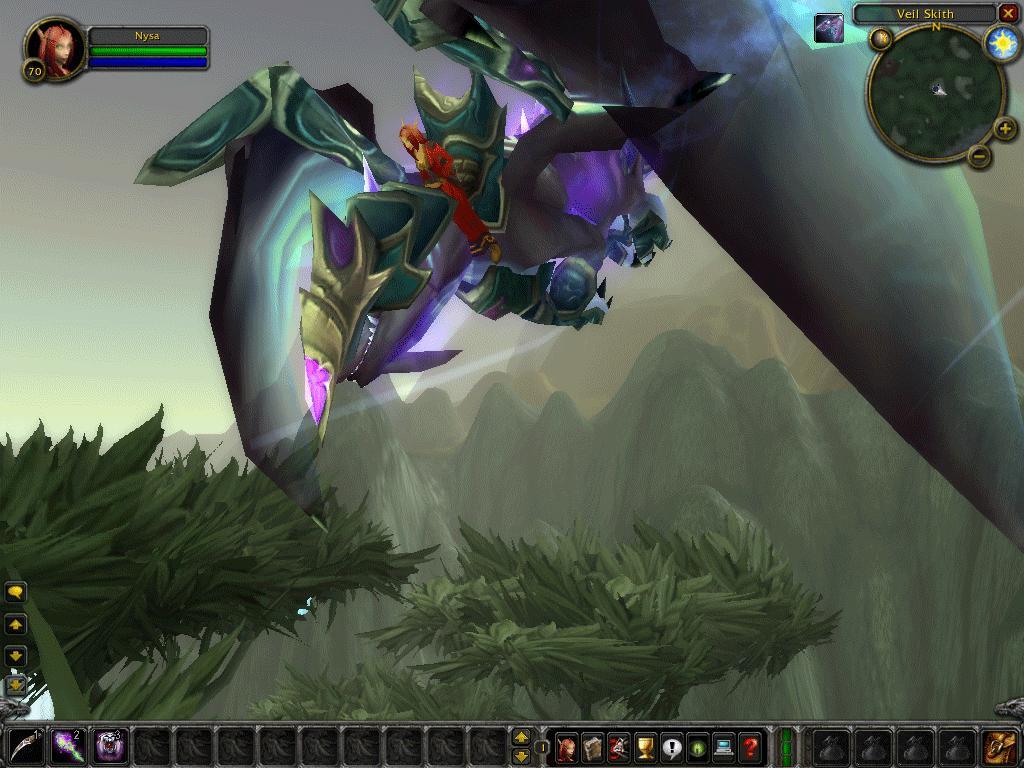Activate the purple-green wand in slot two

(66, 746)
